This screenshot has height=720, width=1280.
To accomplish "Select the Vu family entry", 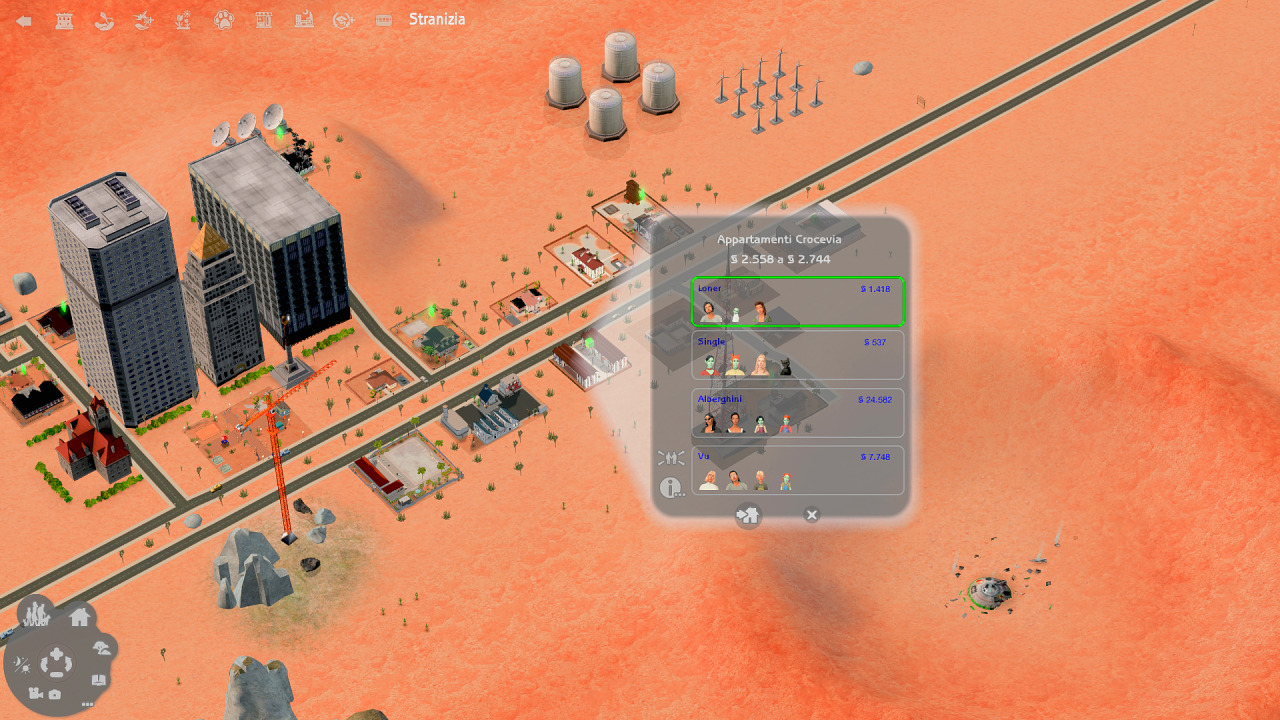I will pyautogui.click(x=797, y=470).
